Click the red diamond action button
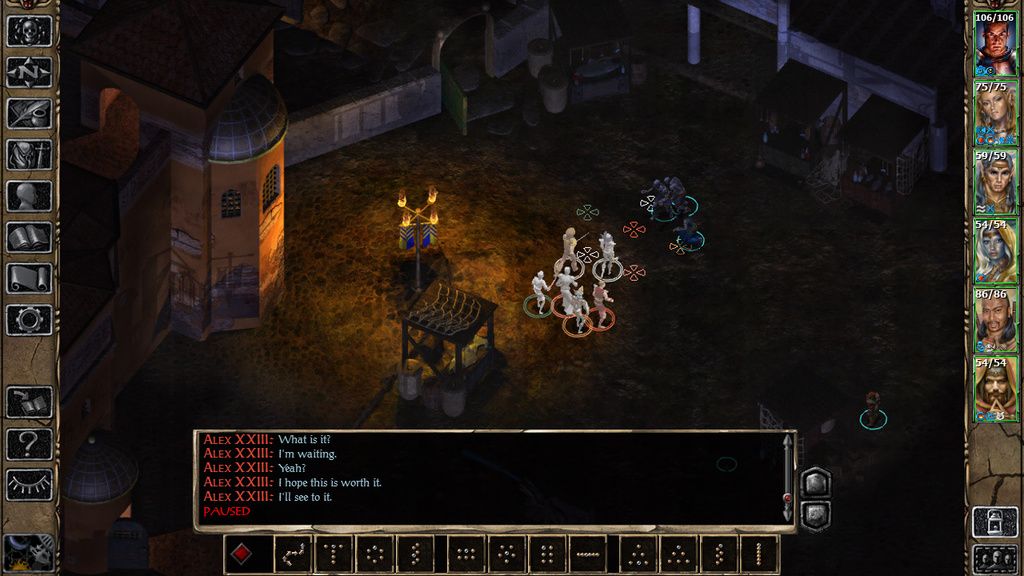This screenshot has width=1024, height=576. tap(242, 554)
